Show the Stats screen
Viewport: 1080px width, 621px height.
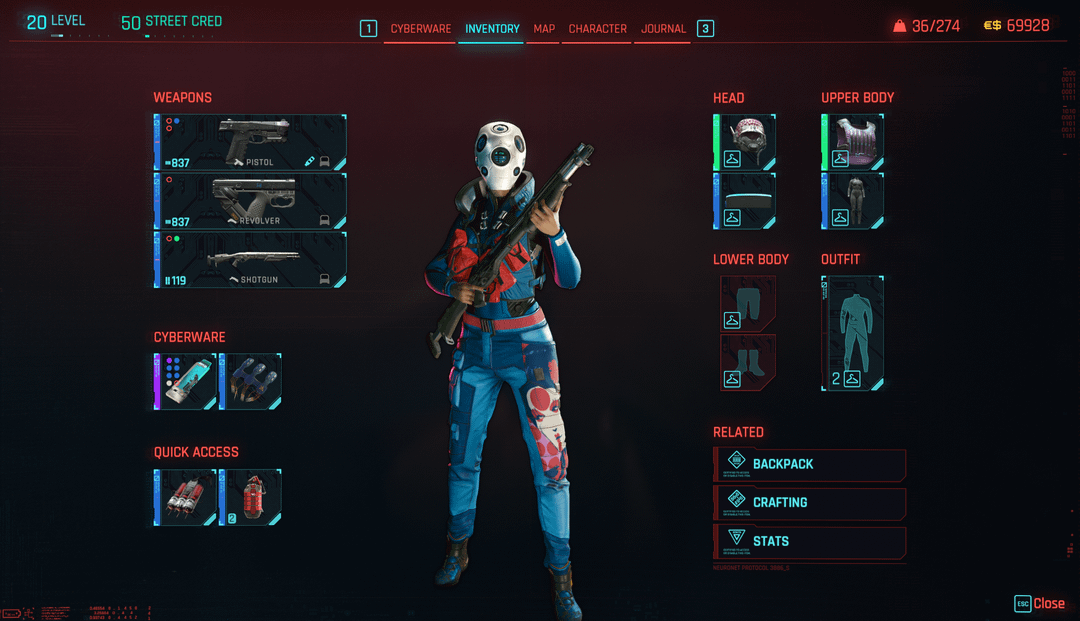pyautogui.click(x=810, y=542)
